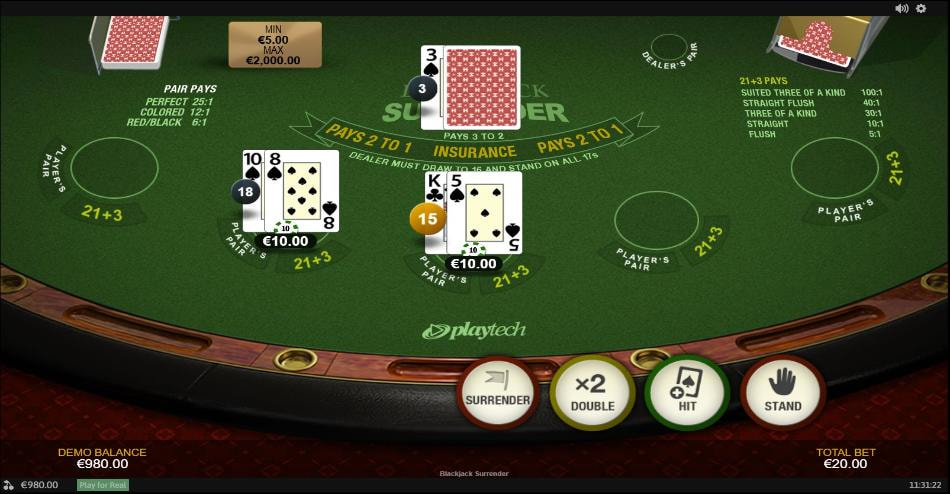Stand on the current hand
Image resolution: width=950 pixels, height=494 pixels.
click(x=782, y=392)
